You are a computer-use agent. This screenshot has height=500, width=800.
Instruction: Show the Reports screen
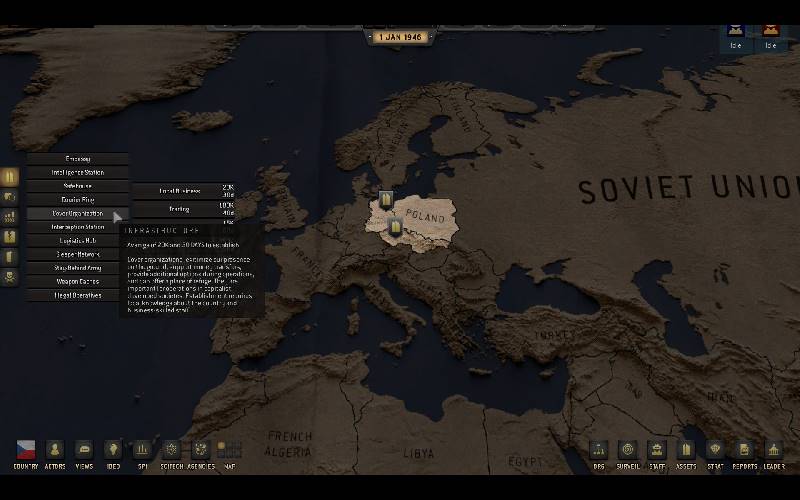click(744, 451)
